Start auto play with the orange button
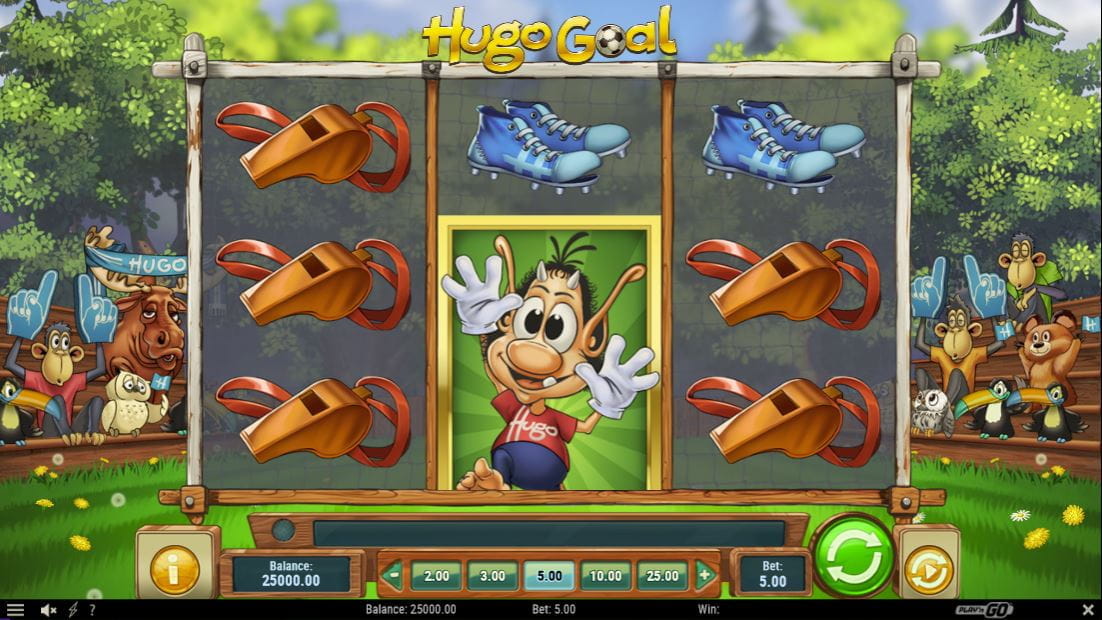Screen dimensions: 1102x620 927,569
